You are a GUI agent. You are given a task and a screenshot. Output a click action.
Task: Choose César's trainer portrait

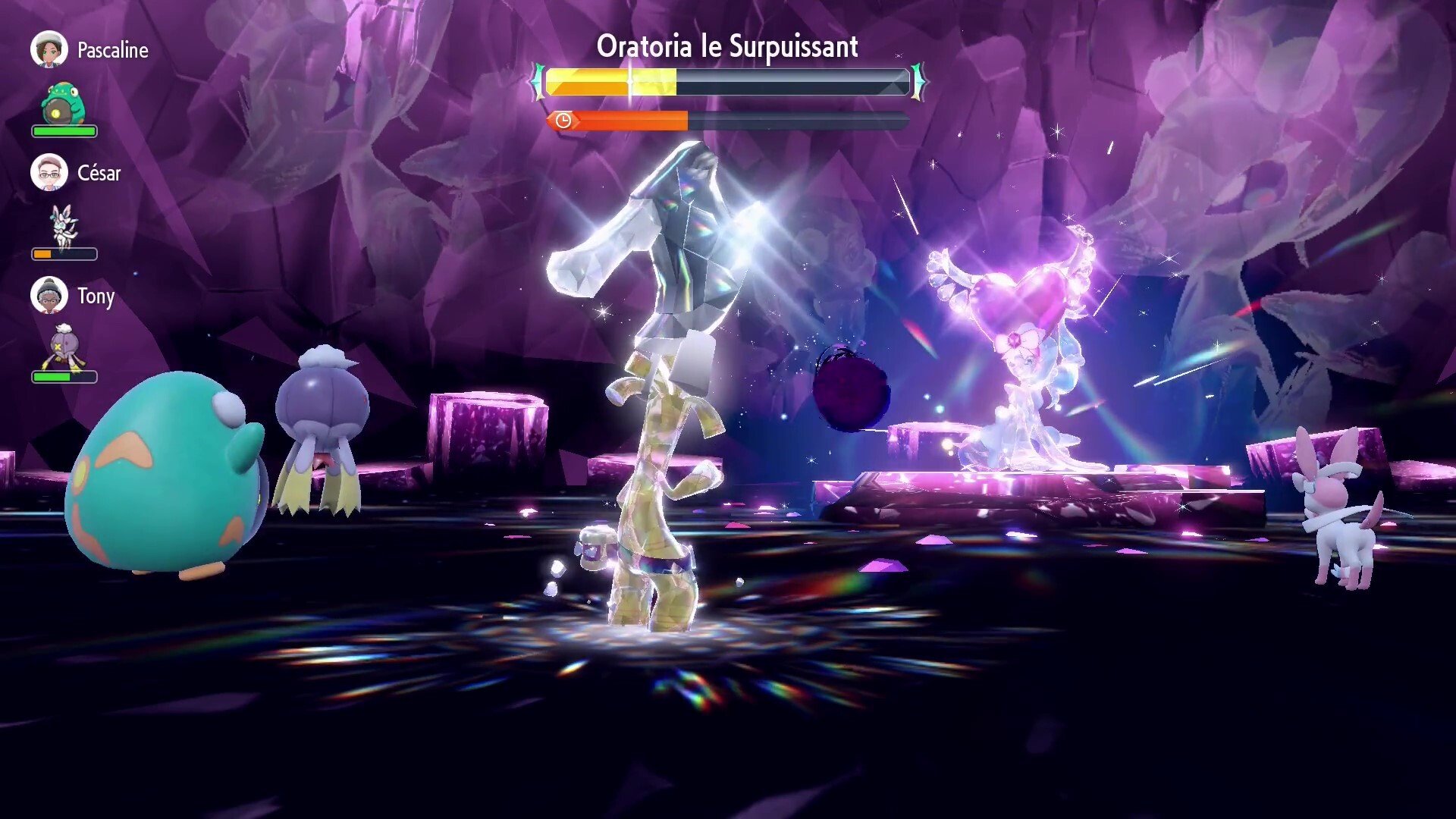tap(49, 173)
